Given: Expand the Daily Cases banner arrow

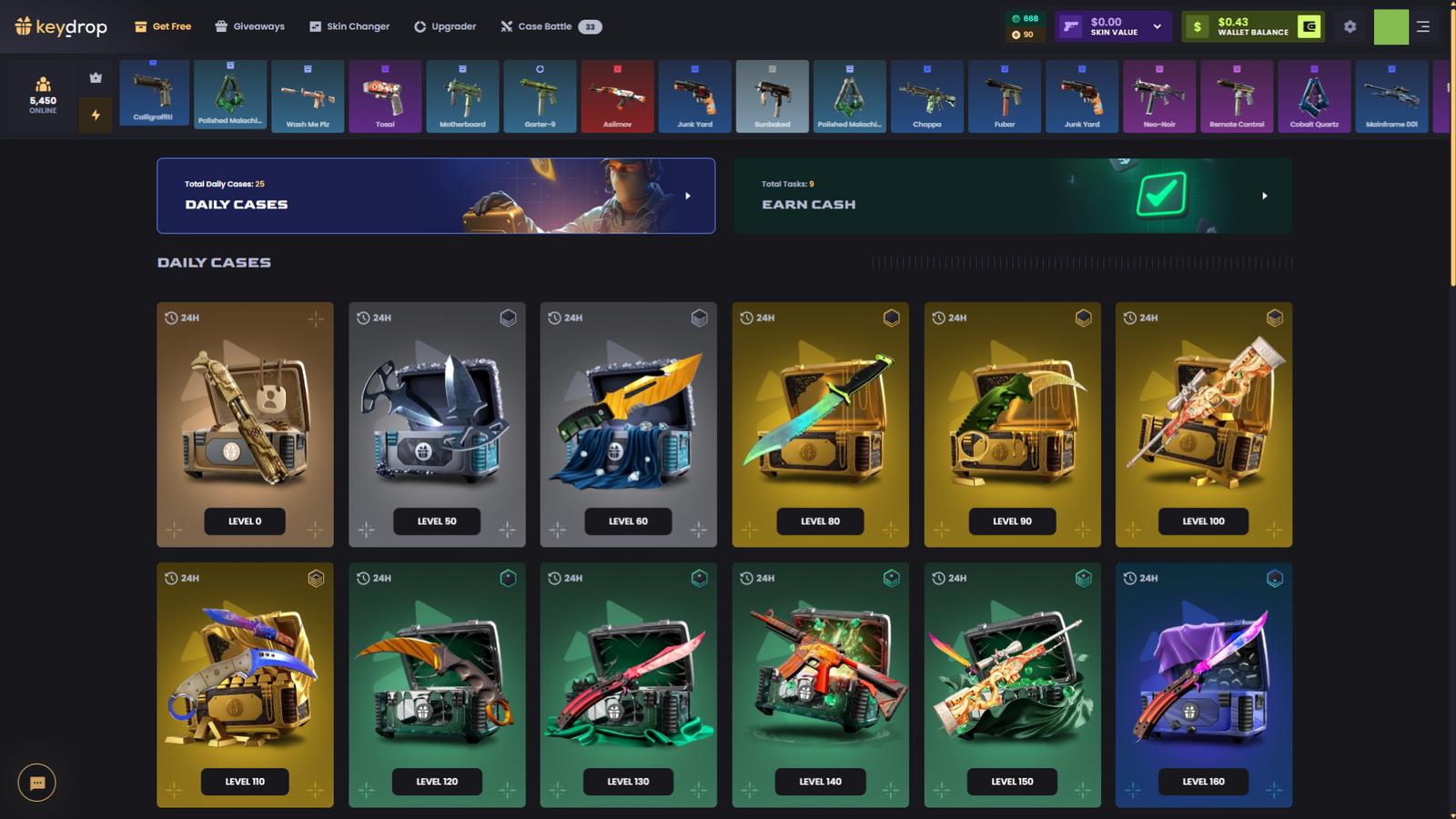Looking at the screenshot, I should coord(689,196).
